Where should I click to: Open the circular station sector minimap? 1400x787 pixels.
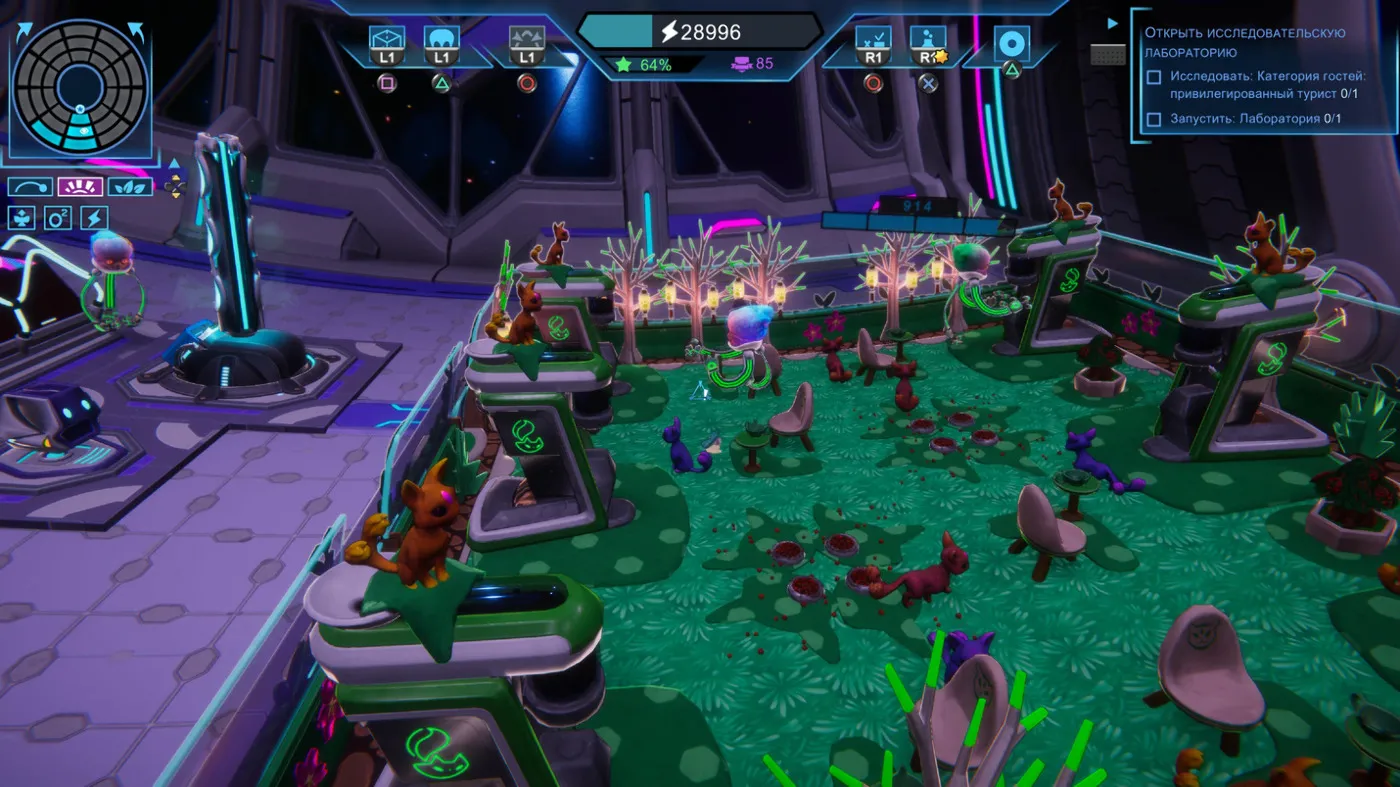click(x=80, y=87)
